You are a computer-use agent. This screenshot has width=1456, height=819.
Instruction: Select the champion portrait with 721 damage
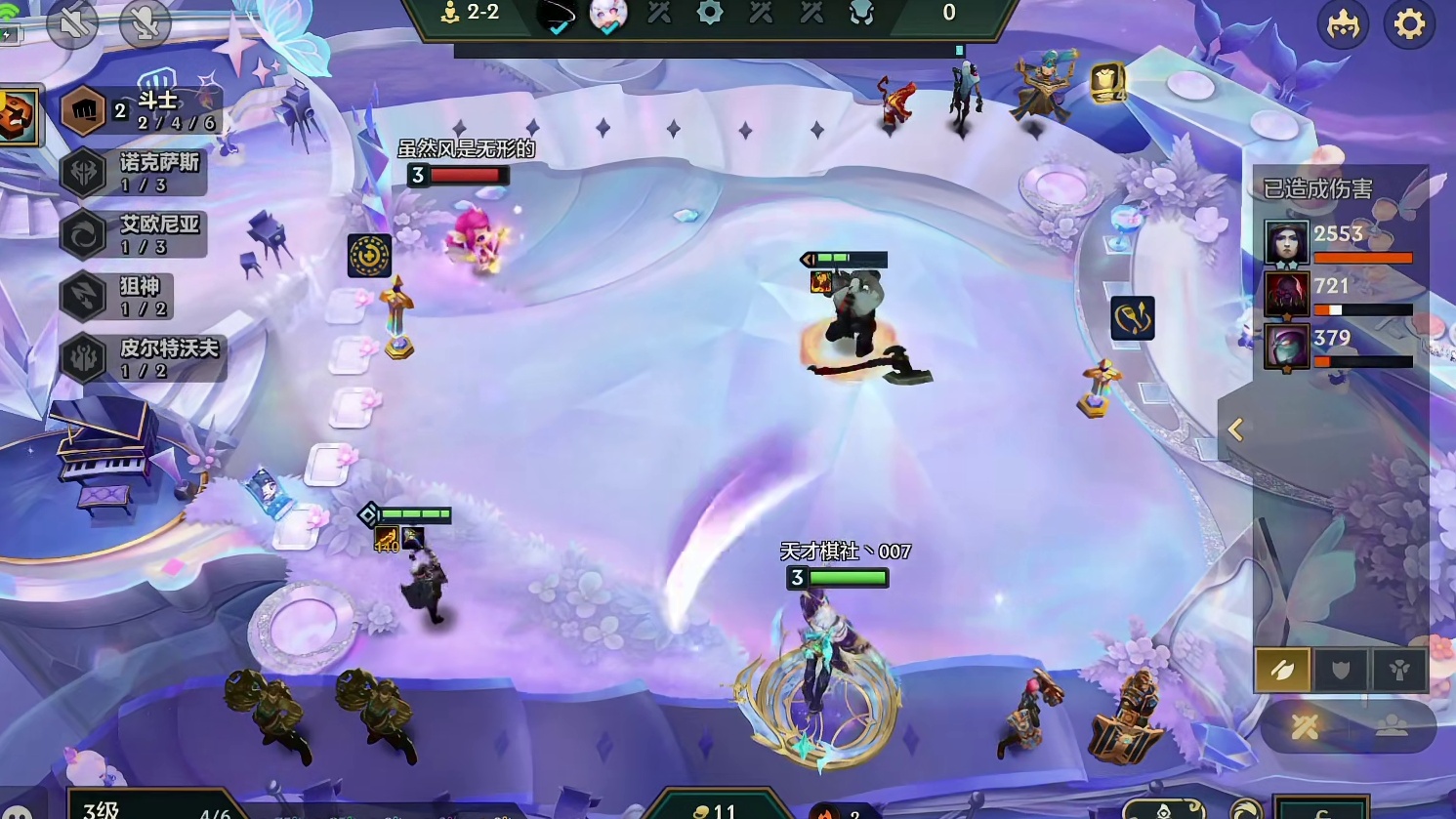(x=1286, y=294)
